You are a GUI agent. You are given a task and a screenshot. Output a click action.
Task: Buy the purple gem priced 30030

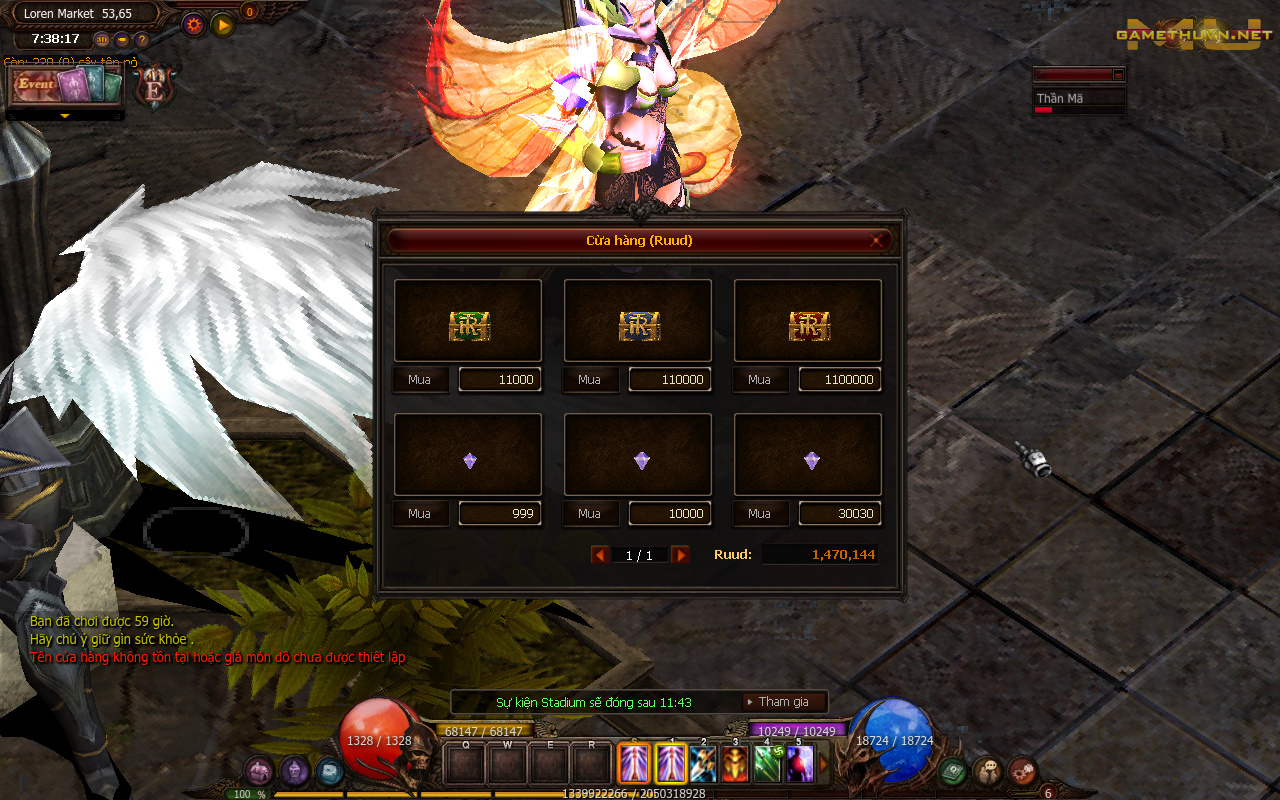[759, 514]
